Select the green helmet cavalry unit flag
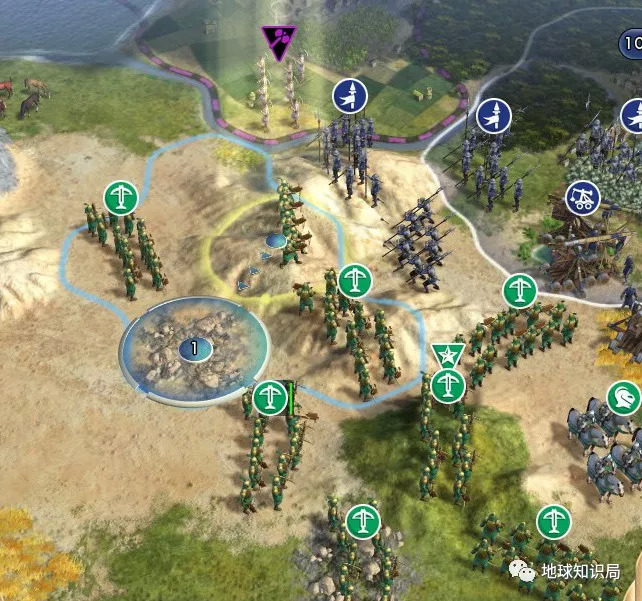The image size is (642, 601). [624, 398]
